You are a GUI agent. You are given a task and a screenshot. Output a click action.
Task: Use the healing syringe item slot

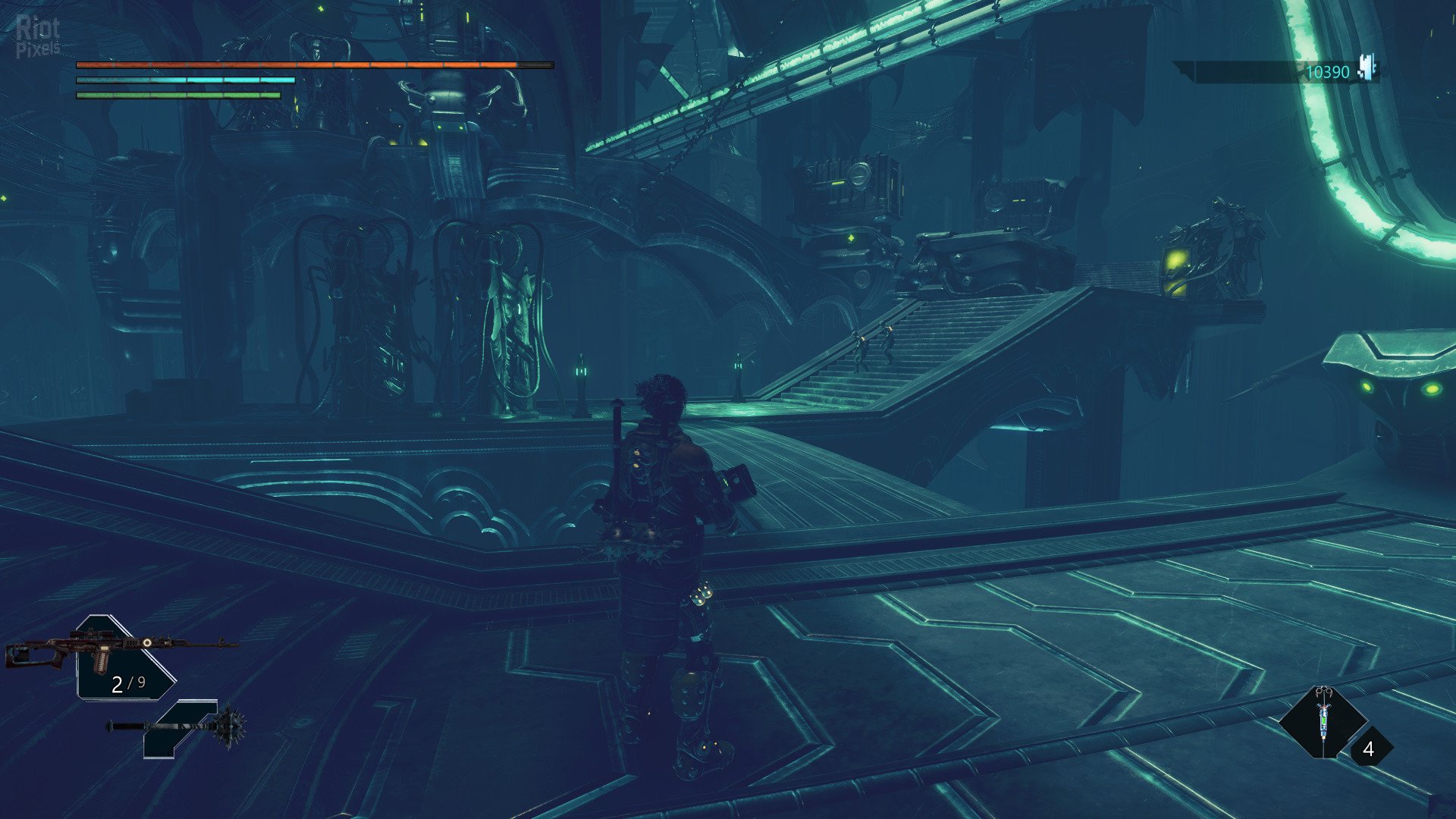click(1323, 721)
